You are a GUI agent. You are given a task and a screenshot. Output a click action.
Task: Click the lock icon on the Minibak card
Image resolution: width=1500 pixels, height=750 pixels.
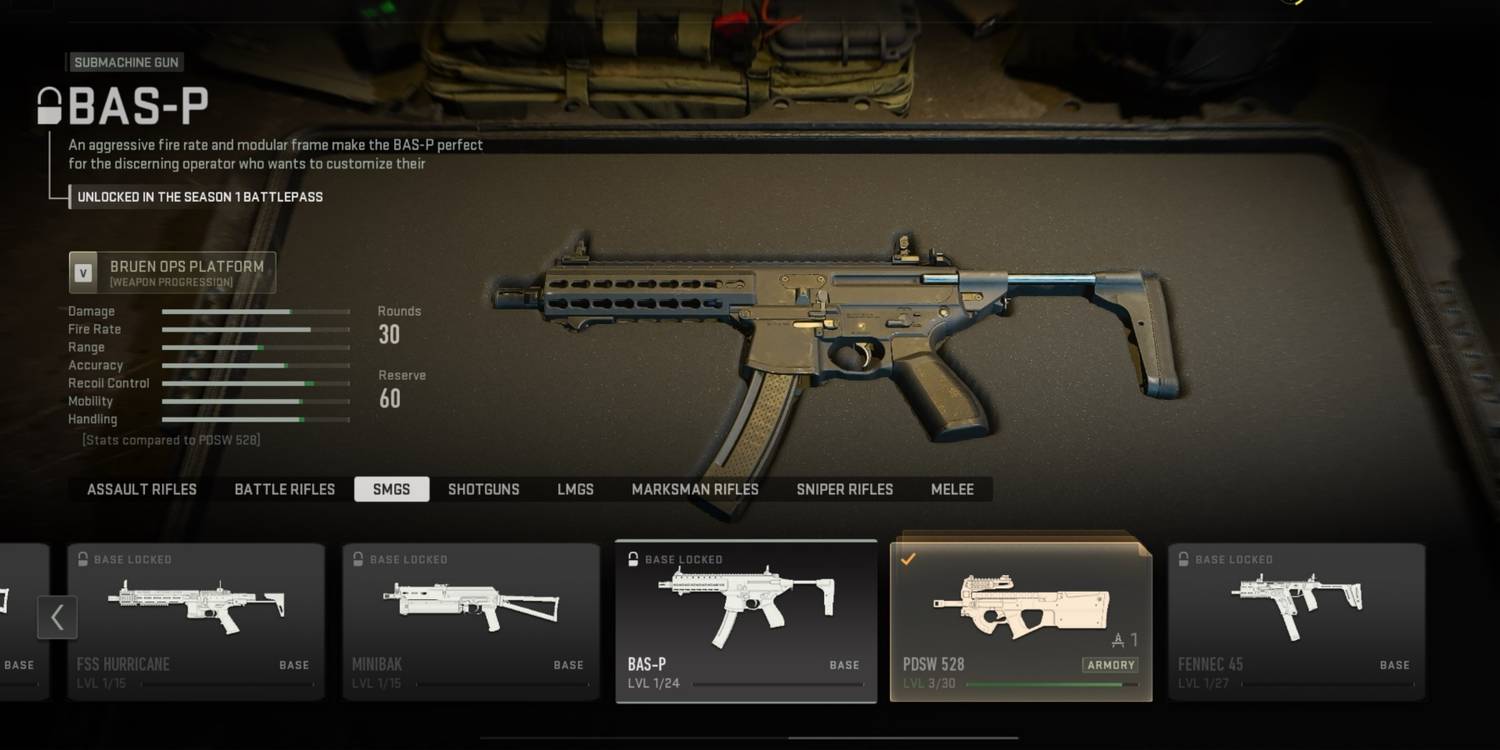(x=358, y=560)
